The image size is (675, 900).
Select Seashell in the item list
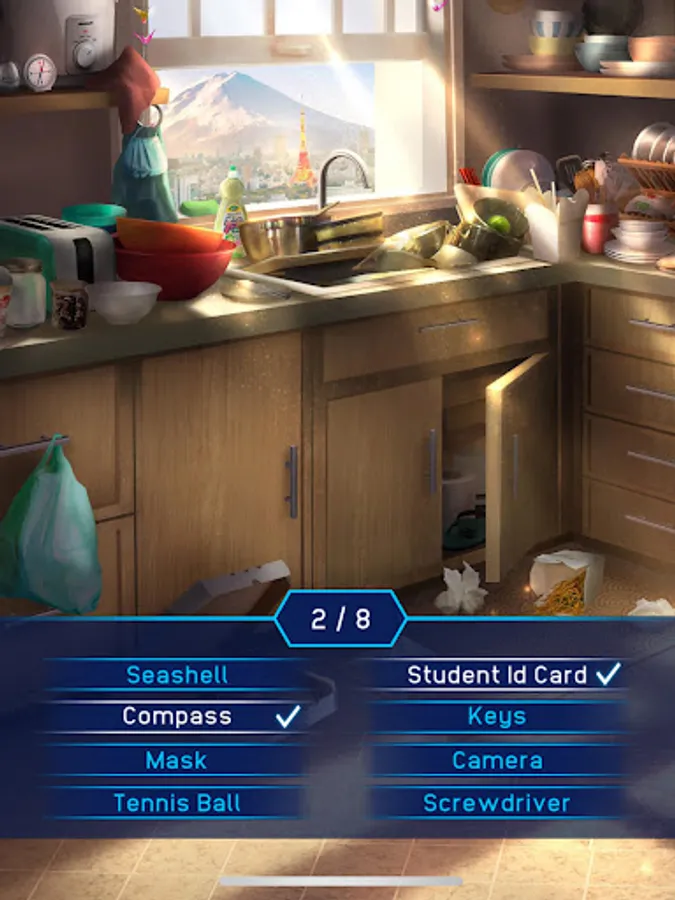coord(175,675)
